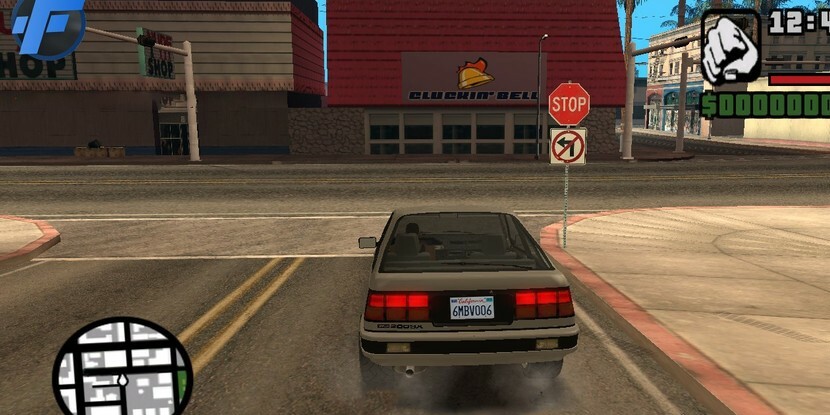Select the fist weapon icon

[731, 47]
